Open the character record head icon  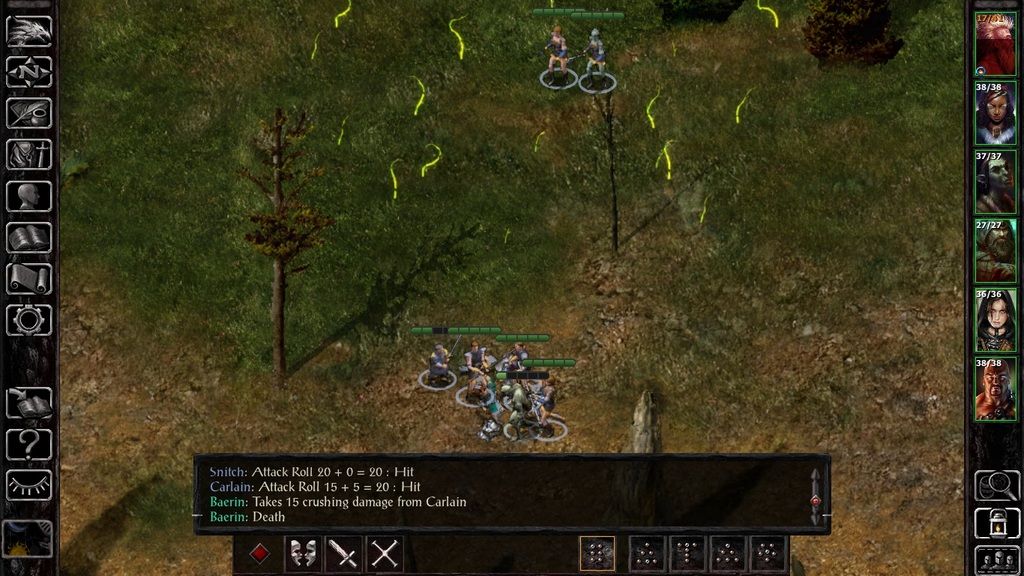[x=29, y=196]
